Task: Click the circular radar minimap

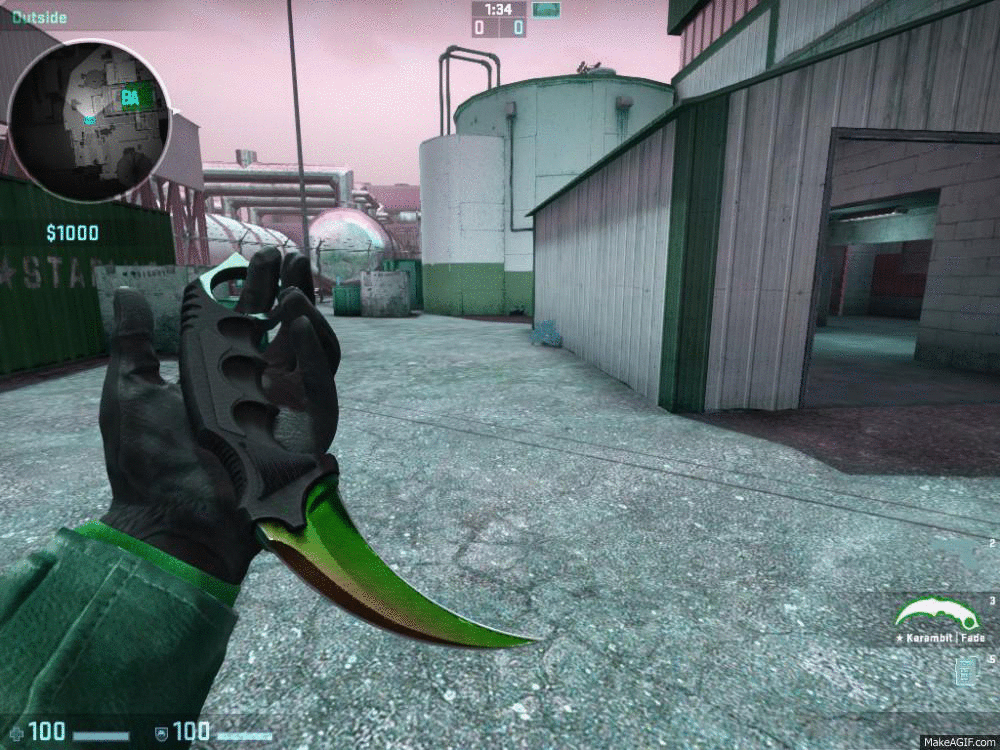Action: click(90, 119)
